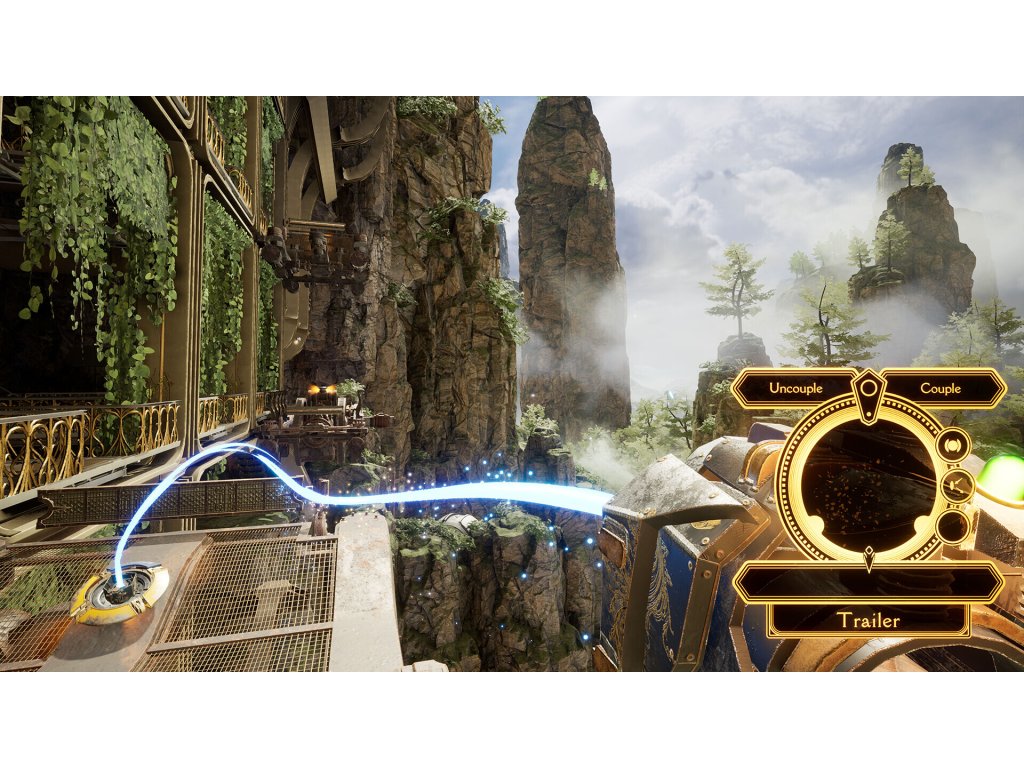Viewport: 1024px width, 768px height.
Task: Select the Uncouple option
Action: pyautogui.click(x=794, y=388)
